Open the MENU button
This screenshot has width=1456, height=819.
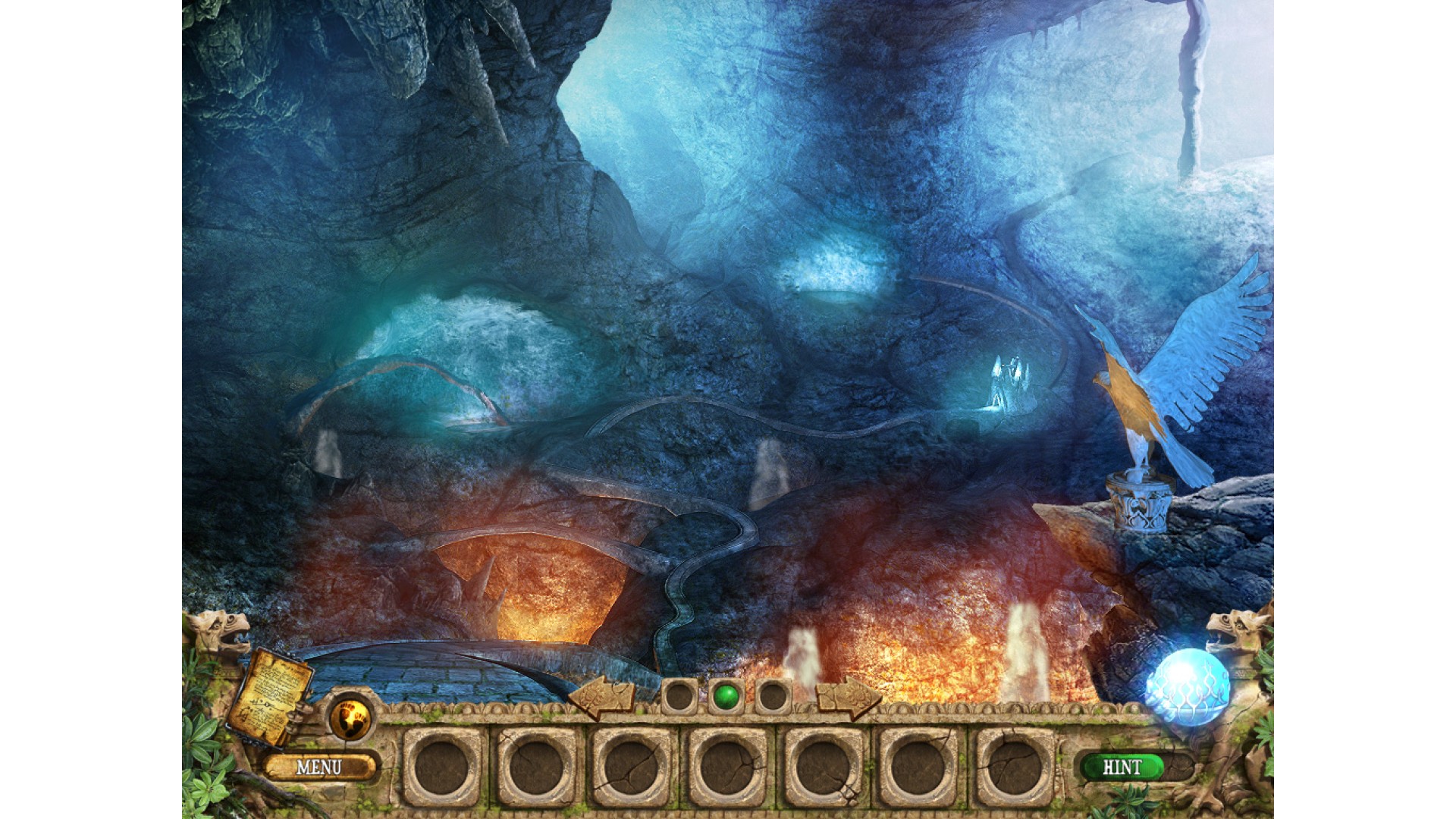[x=319, y=767]
